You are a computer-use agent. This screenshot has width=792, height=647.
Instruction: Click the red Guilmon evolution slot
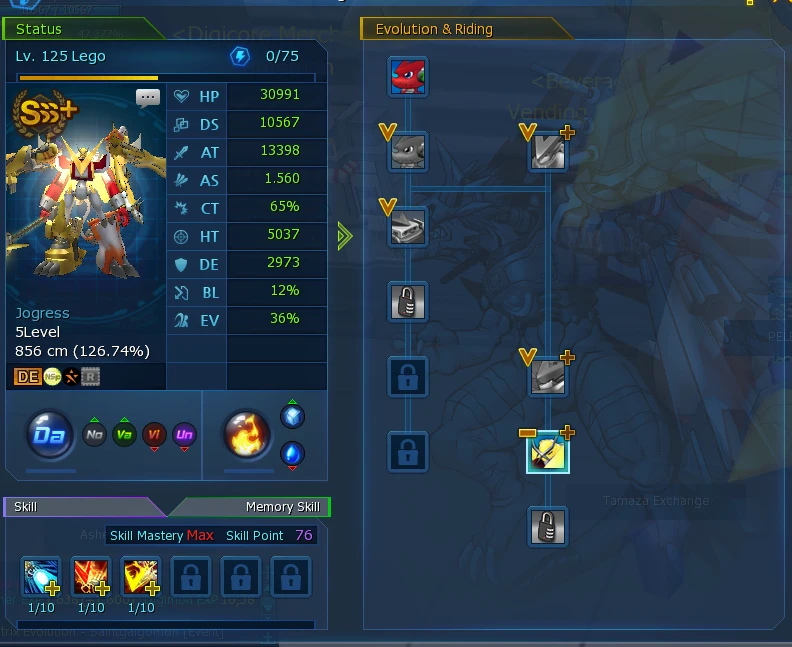(408, 76)
